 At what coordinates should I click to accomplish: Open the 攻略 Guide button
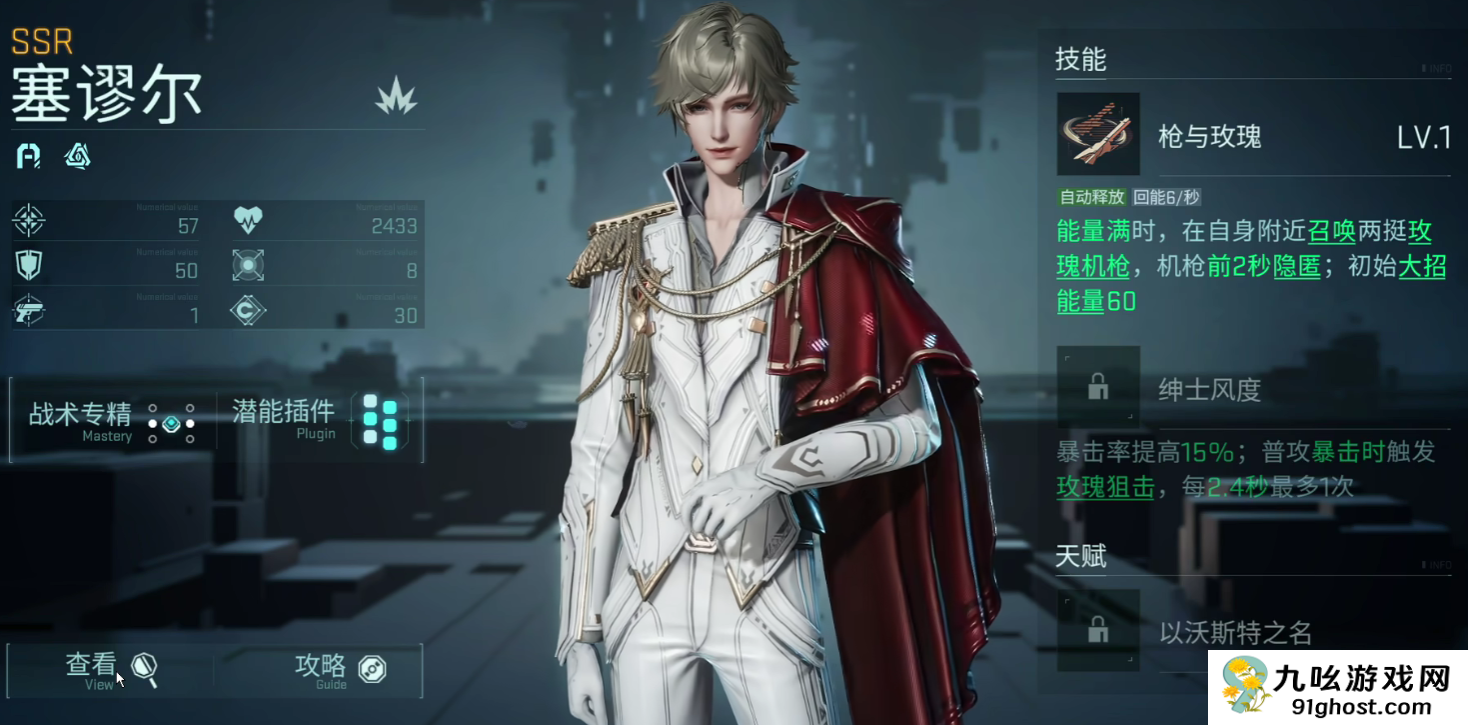(x=338, y=670)
